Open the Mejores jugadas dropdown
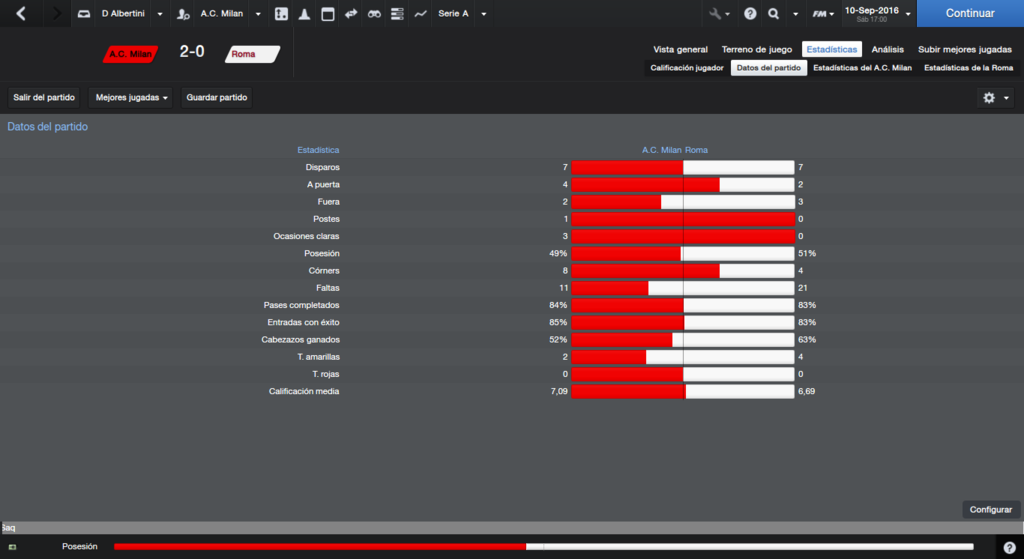This screenshot has width=1024, height=559. click(132, 98)
